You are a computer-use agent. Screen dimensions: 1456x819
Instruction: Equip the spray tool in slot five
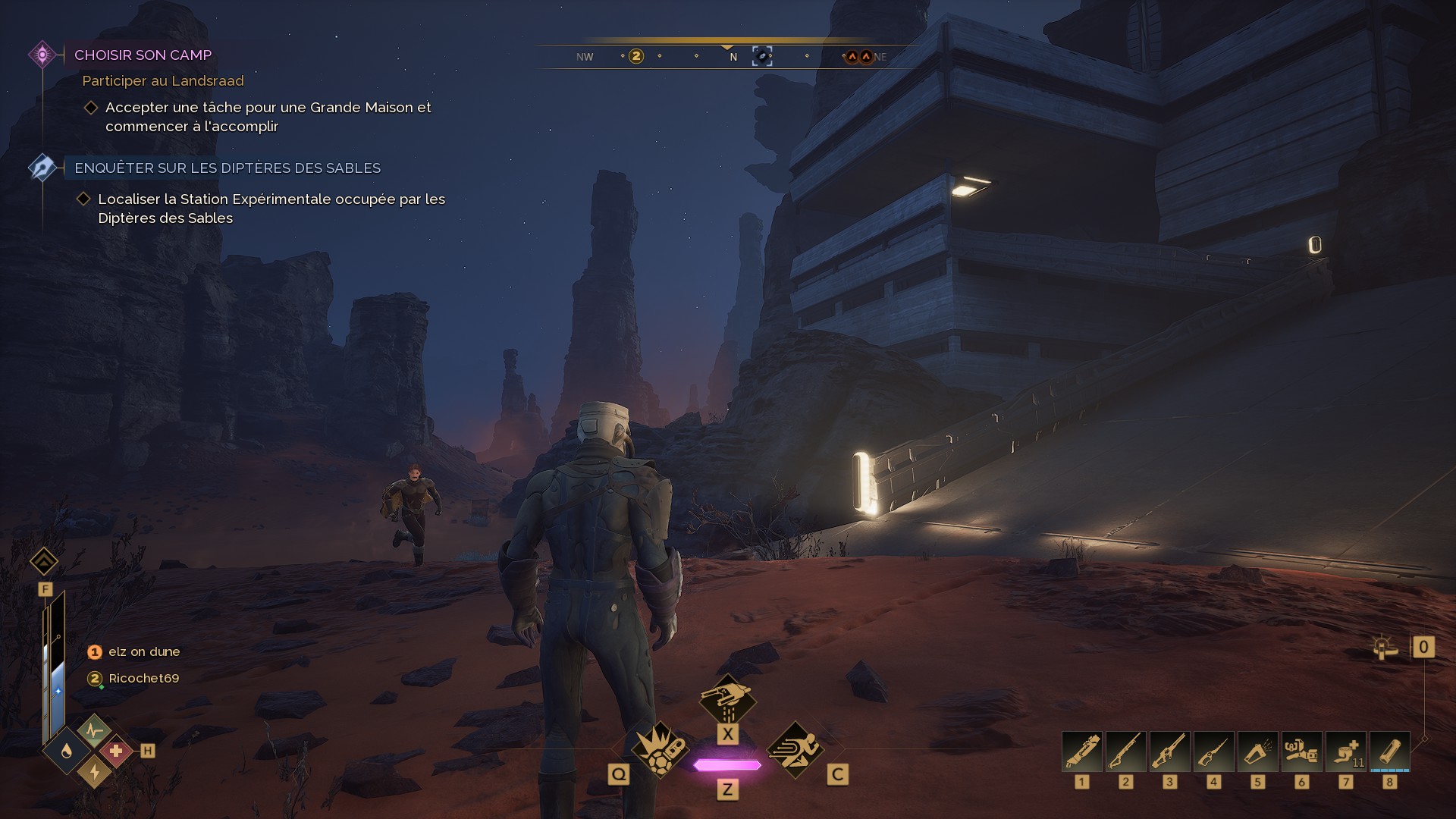1258,752
